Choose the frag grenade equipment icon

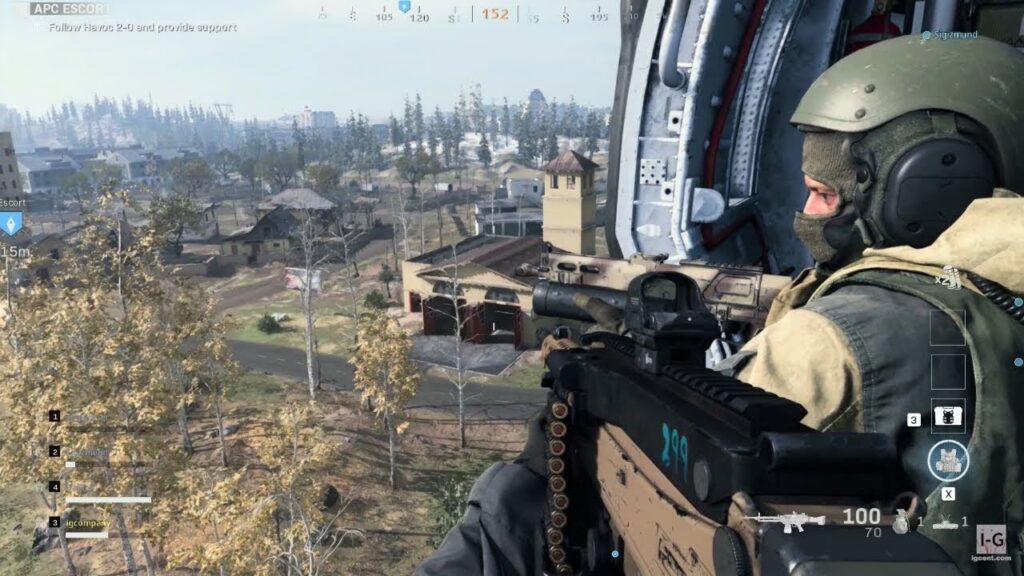point(901,521)
